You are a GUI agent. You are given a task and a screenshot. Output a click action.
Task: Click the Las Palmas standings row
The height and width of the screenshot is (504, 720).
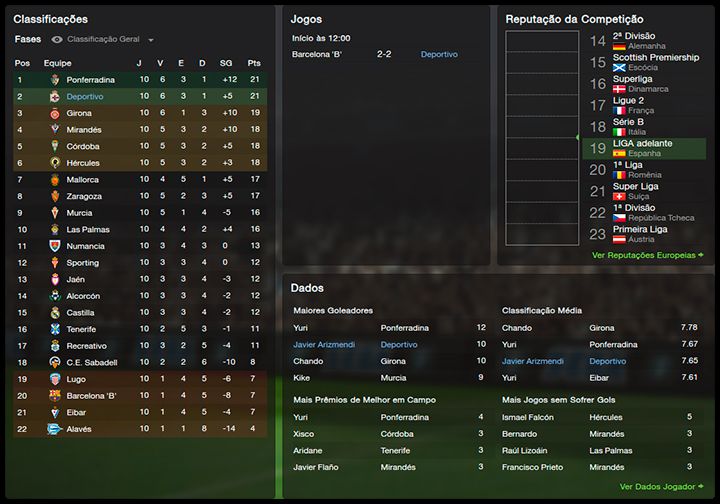click(x=88, y=229)
